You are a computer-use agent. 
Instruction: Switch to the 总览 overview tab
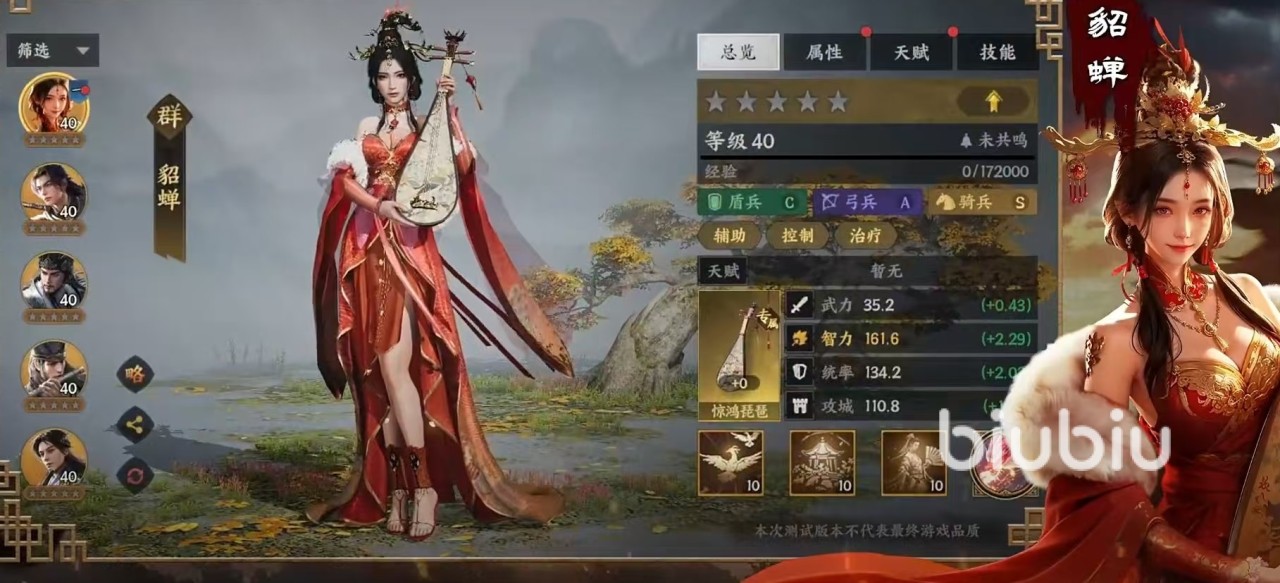[738, 52]
